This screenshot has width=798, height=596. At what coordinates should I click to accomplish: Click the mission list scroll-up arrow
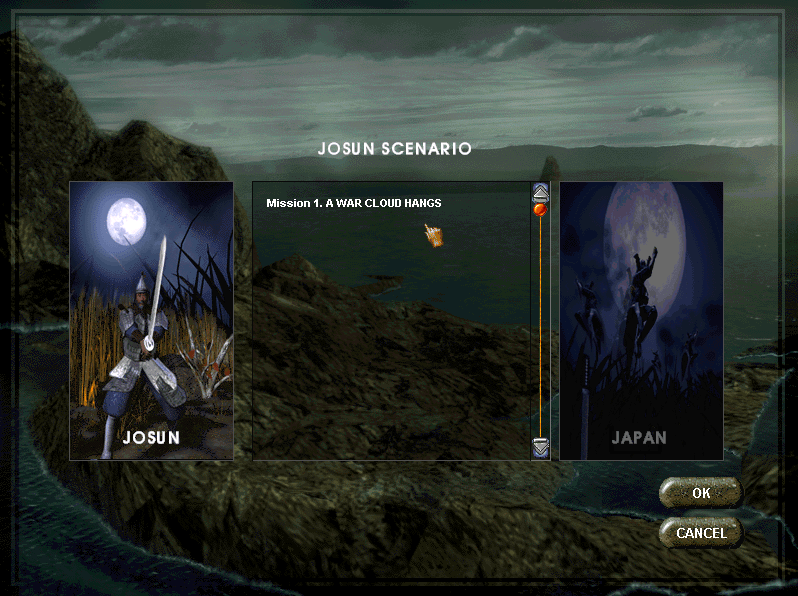click(x=540, y=191)
